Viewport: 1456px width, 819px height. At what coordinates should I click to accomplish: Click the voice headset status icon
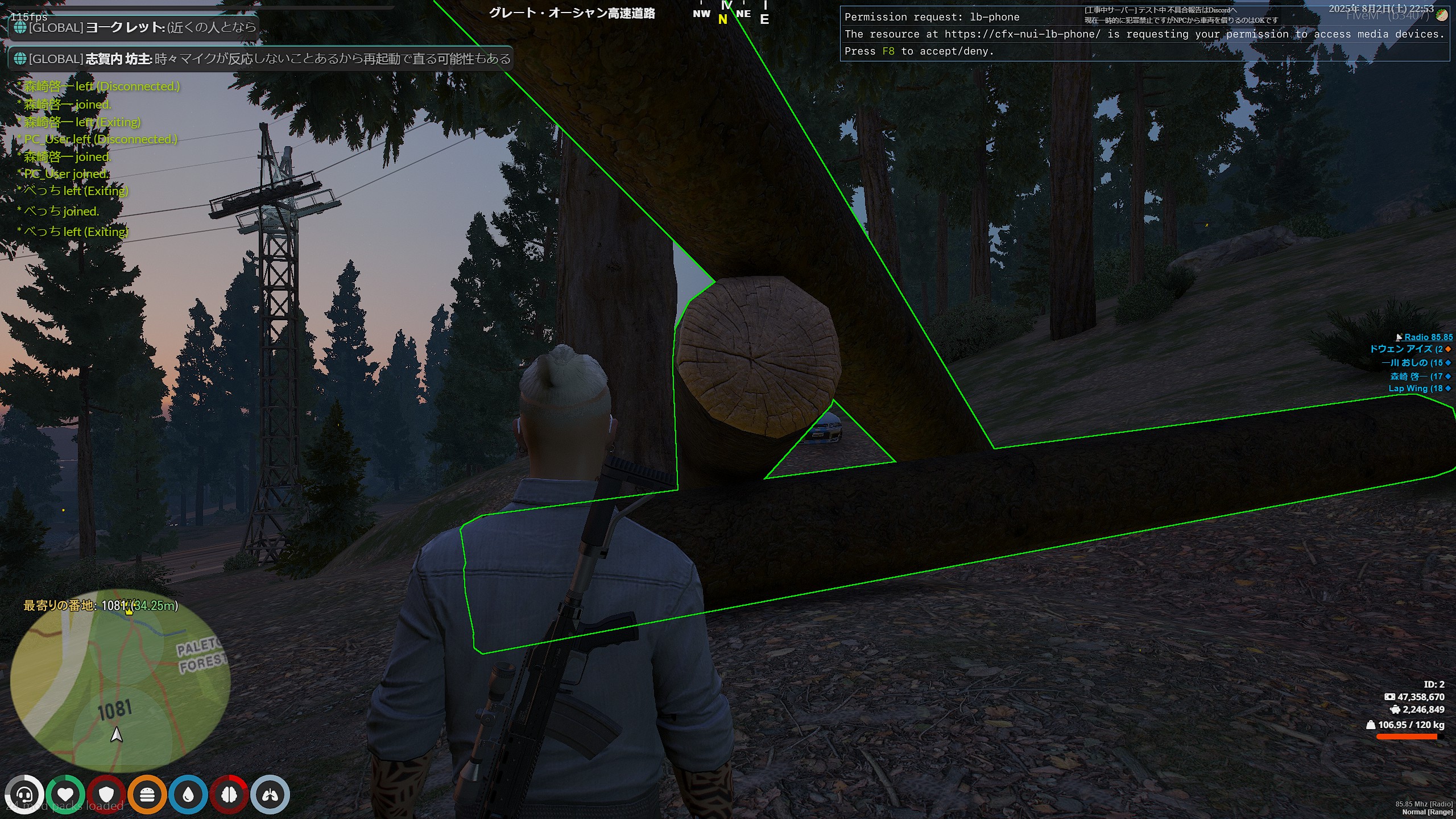pyautogui.click(x=24, y=795)
